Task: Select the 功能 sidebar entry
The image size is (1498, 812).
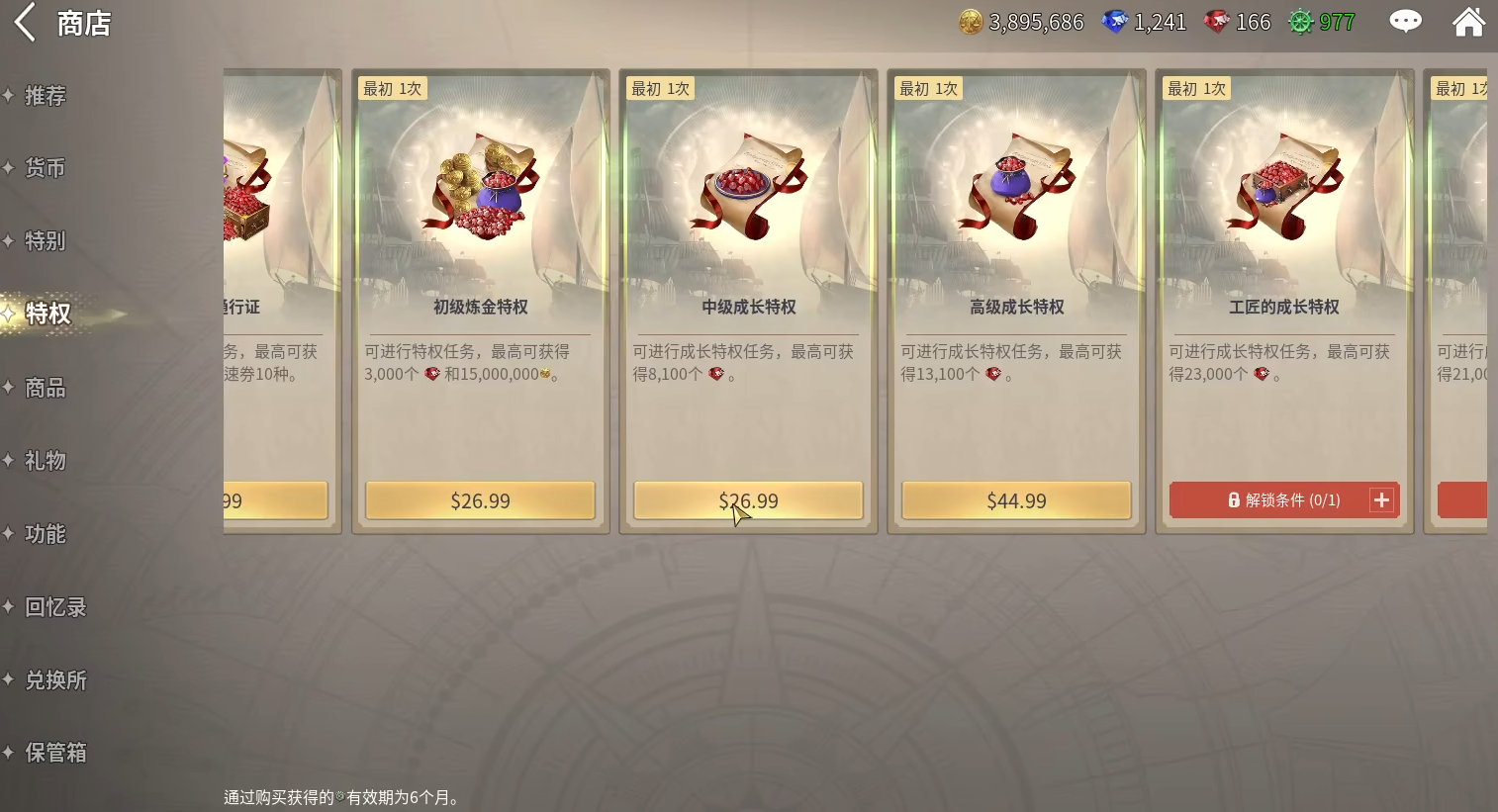Action: pyautogui.click(x=44, y=533)
